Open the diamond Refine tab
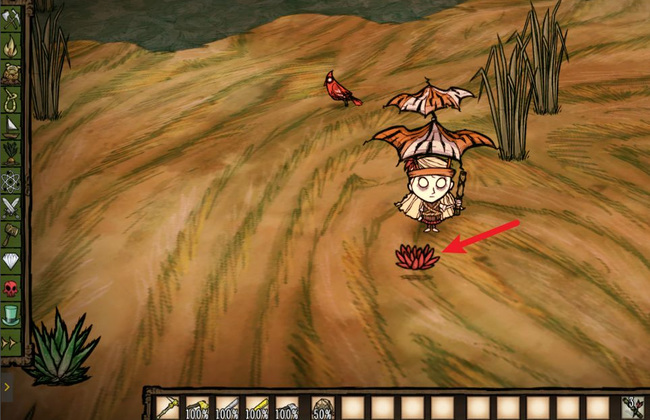 pyautogui.click(x=11, y=261)
